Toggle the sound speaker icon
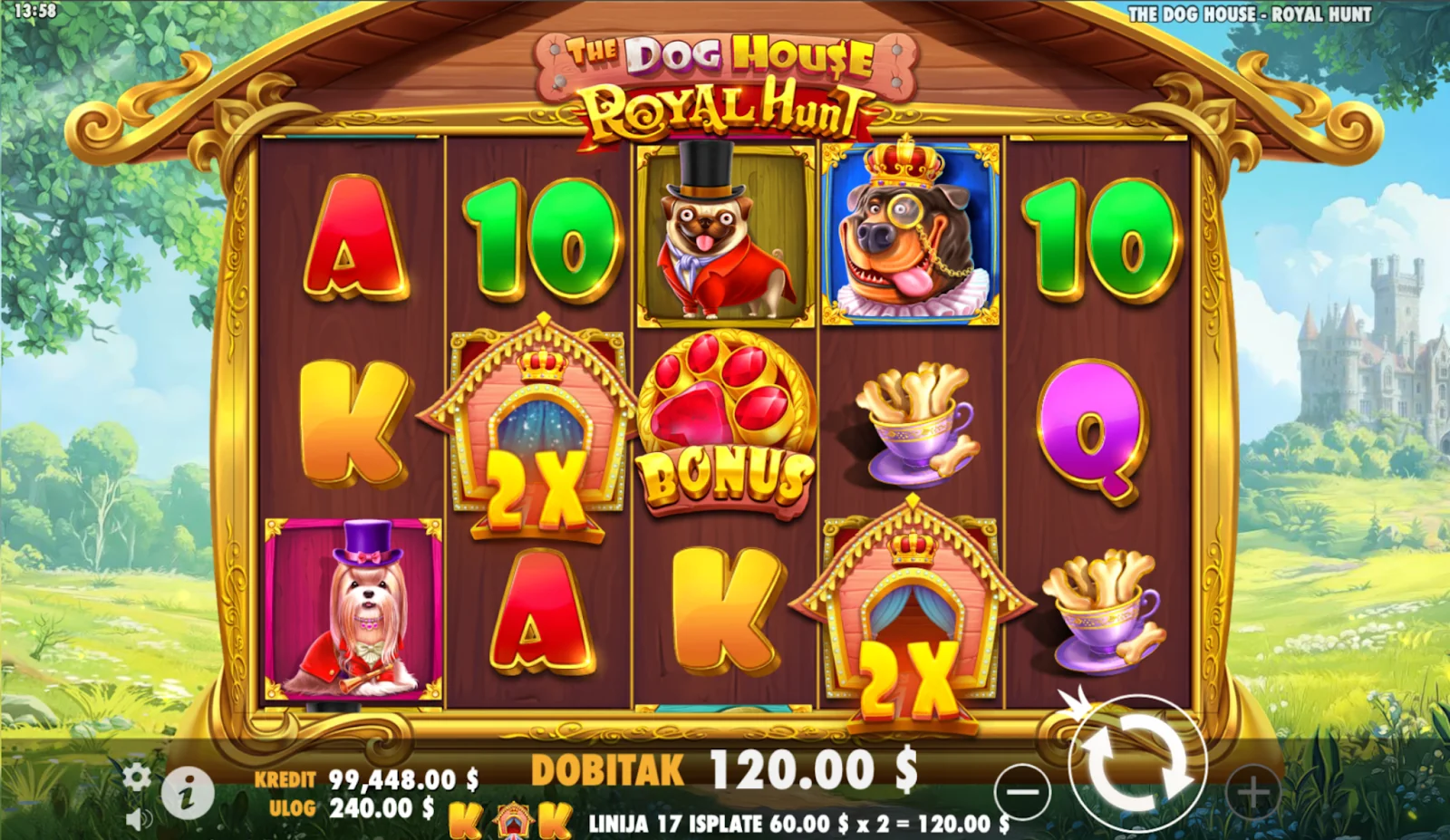 click(138, 820)
